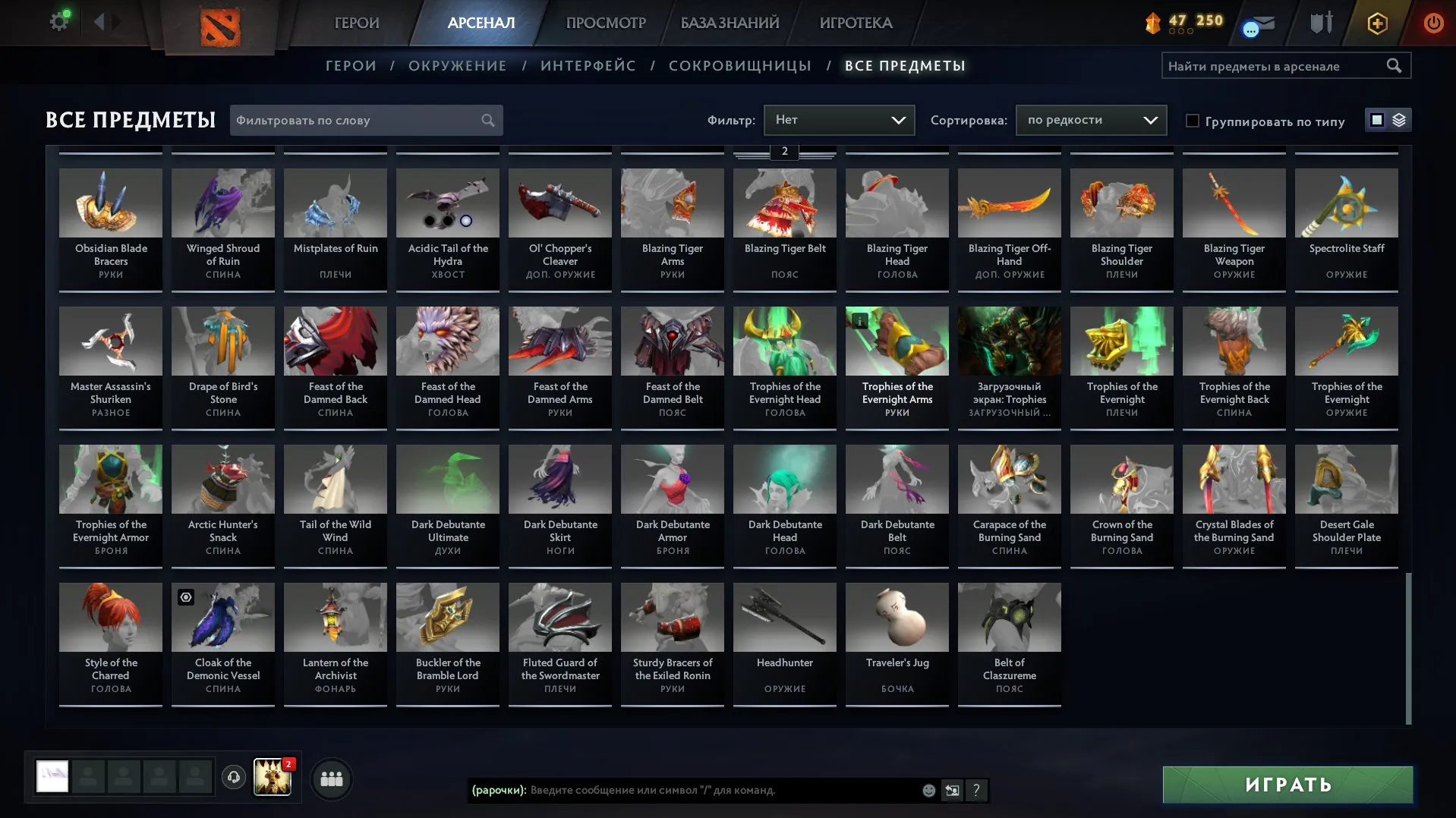The width and height of the screenshot is (1456, 818).
Task: Open the Фильтр dropdown showing Нет
Action: tap(838, 120)
